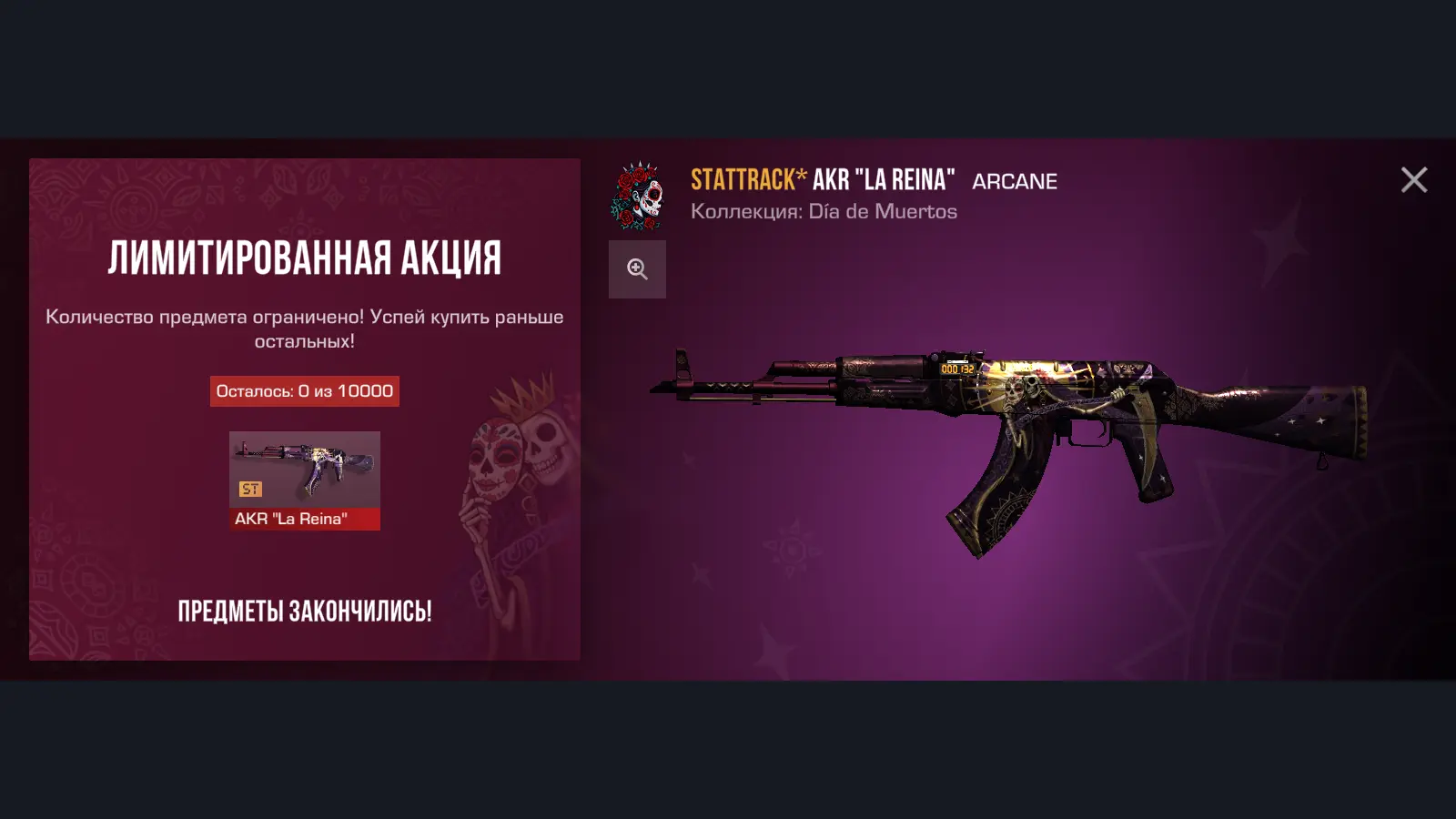Close the AKR La Reina preview
Viewport: 1456px width, 819px height.
(1413, 180)
